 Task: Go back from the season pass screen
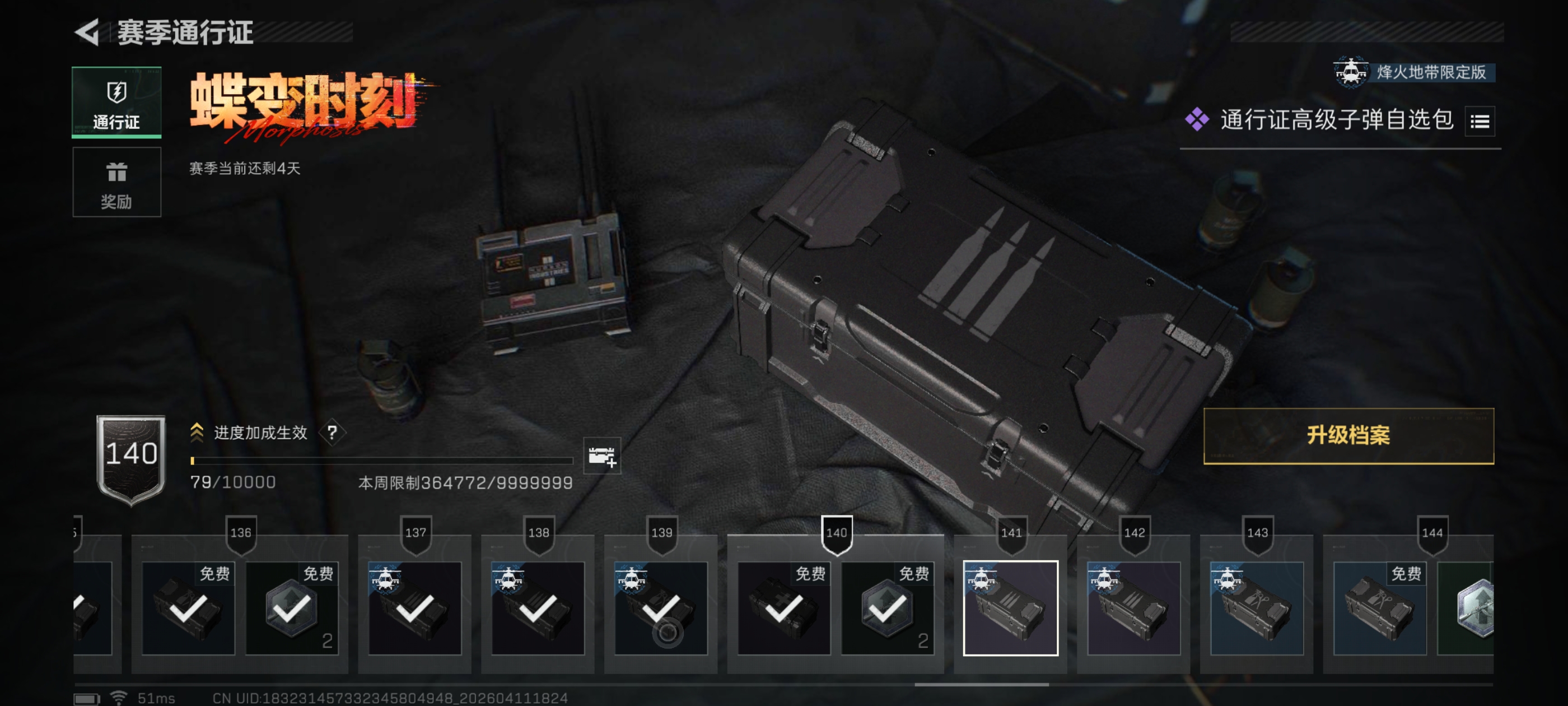(88, 32)
